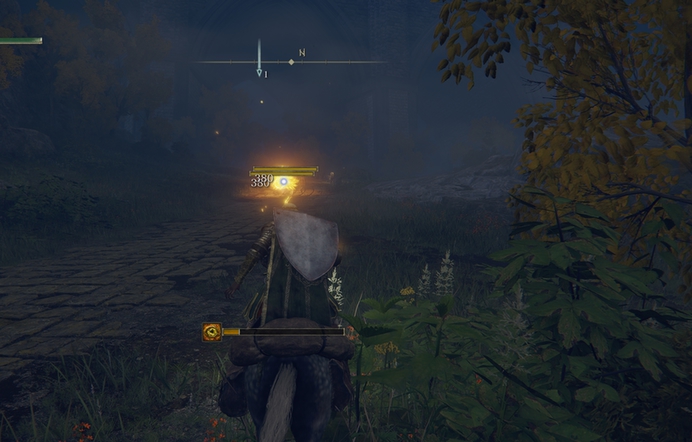Click the compass bar's North indicator
Viewport: 692px width, 442px height.
coord(301,54)
